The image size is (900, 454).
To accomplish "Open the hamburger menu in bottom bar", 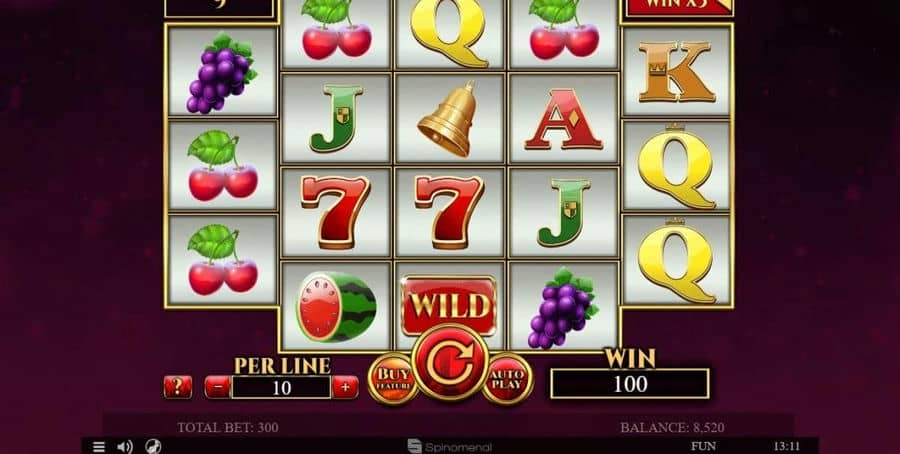I will (x=99, y=446).
